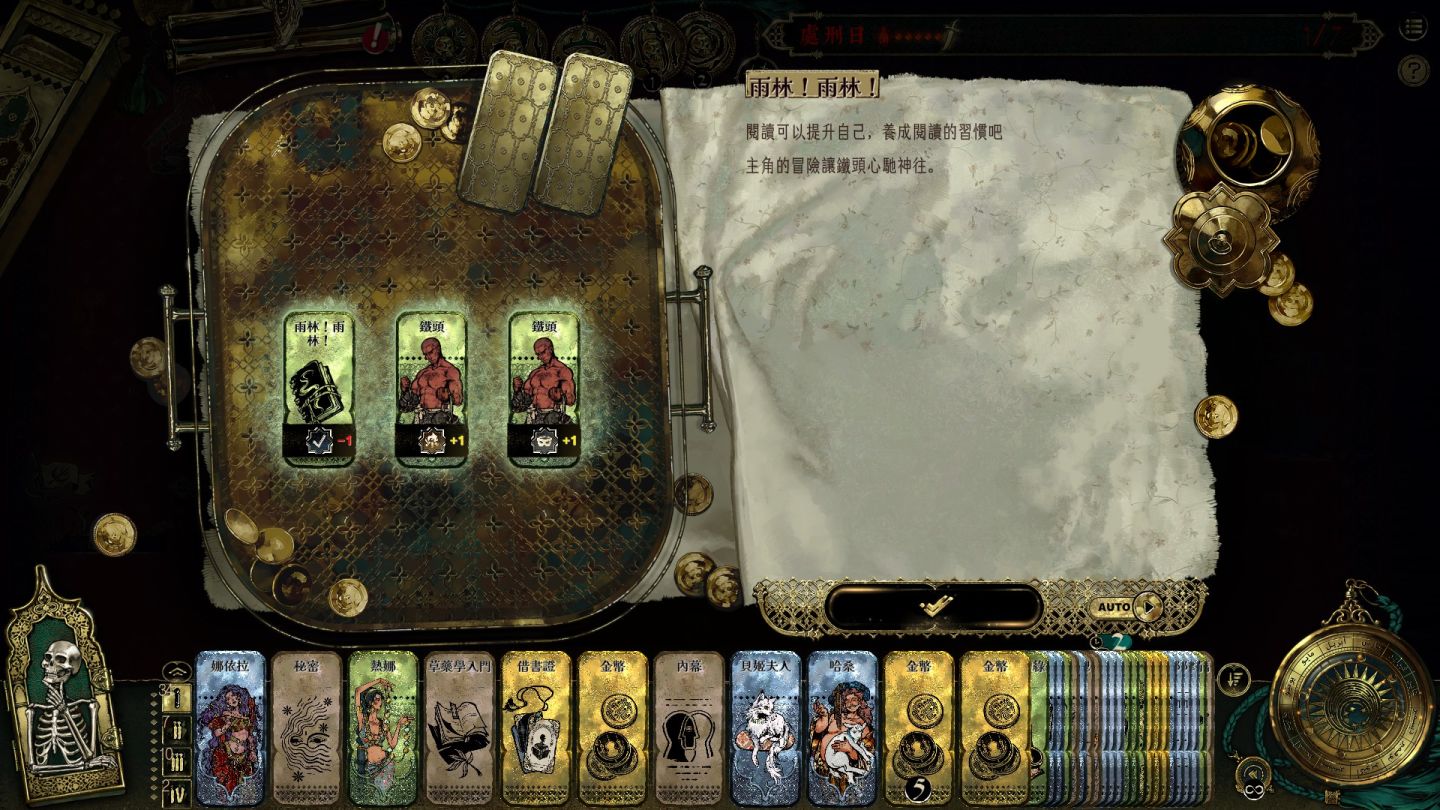Select the 金幣 card marked with 5
Viewport: 1440px width, 810px height.
pos(918,729)
